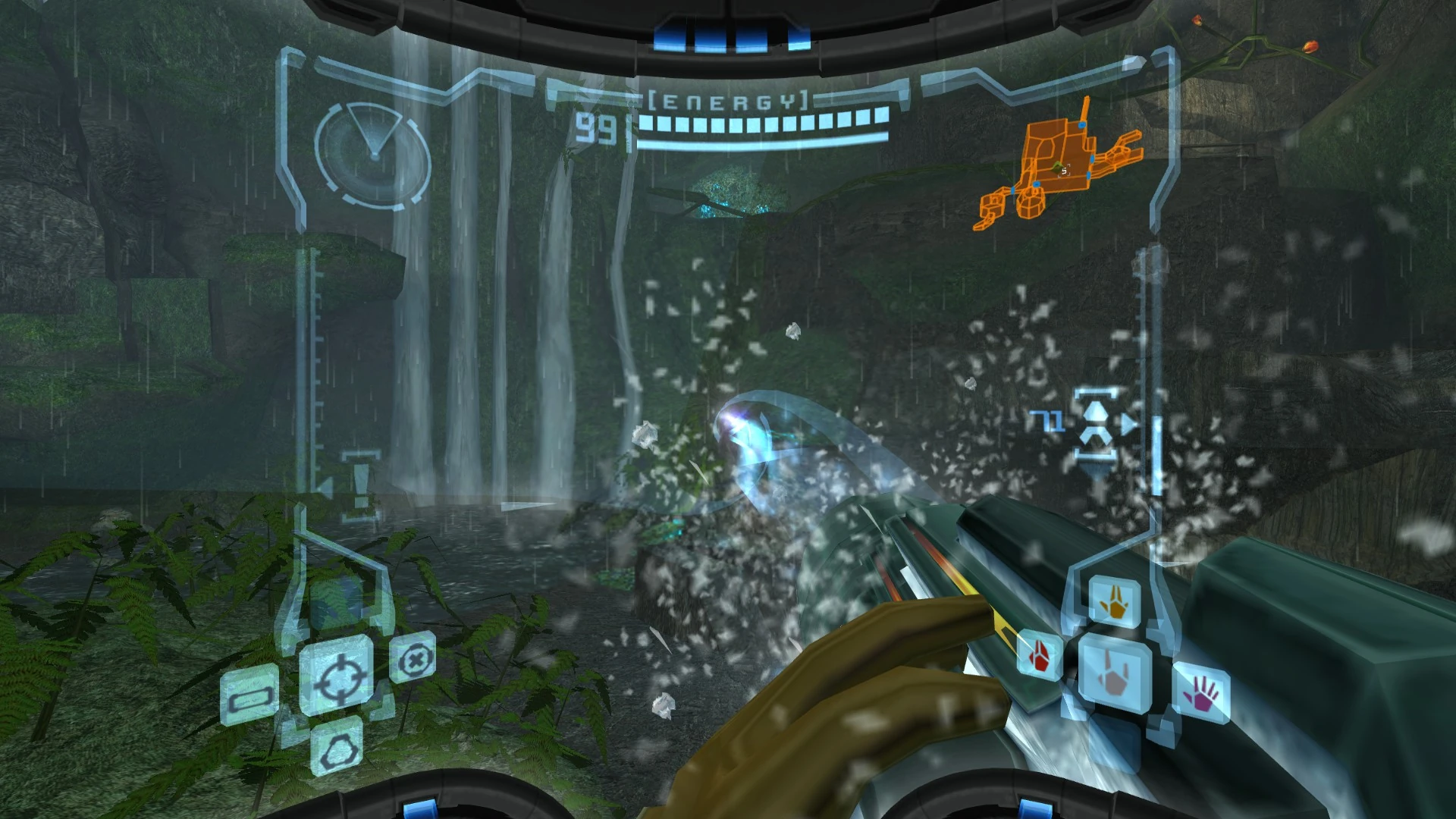
Task: Select the Scan Visor rectangle icon
Action: click(x=251, y=698)
